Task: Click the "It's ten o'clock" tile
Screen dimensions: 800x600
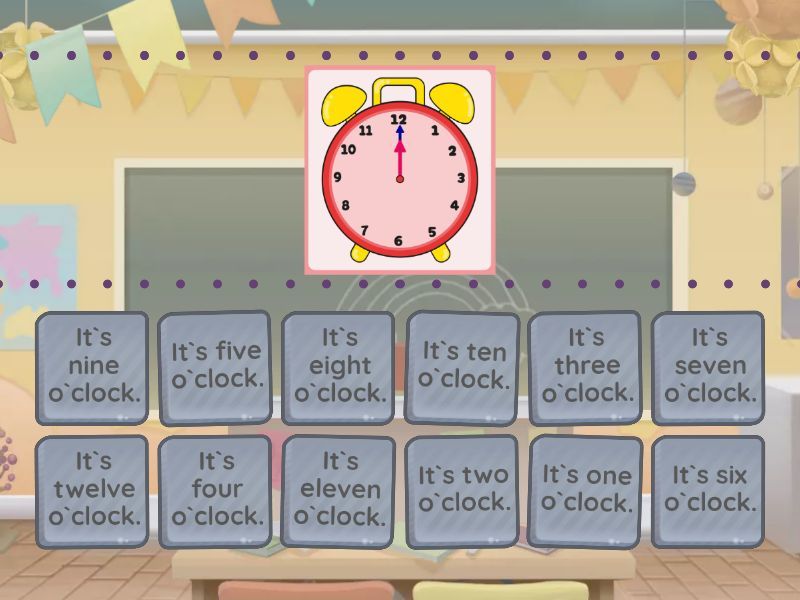Action: click(463, 367)
